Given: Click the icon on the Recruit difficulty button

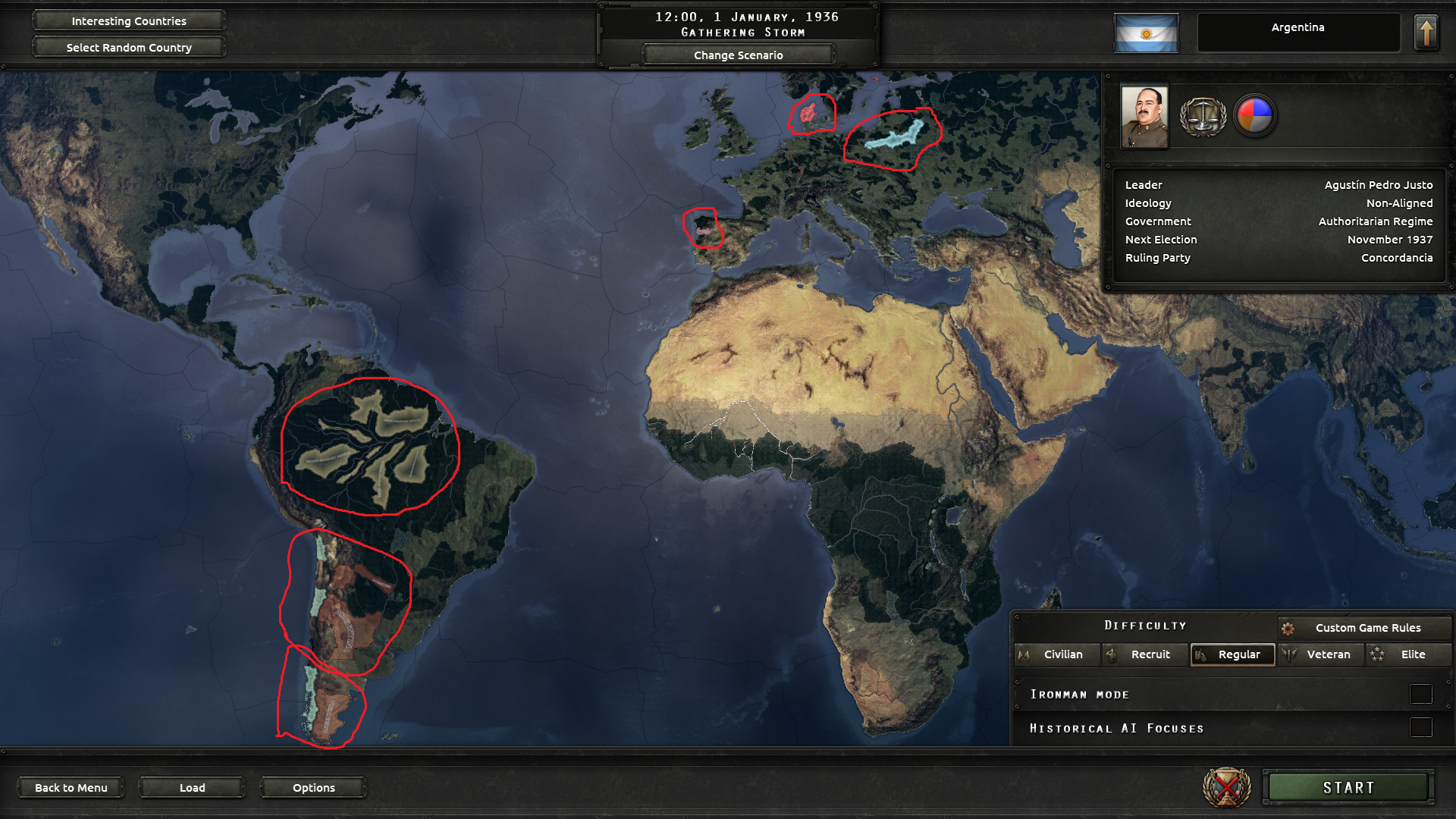Looking at the screenshot, I should pyautogui.click(x=1112, y=654).
